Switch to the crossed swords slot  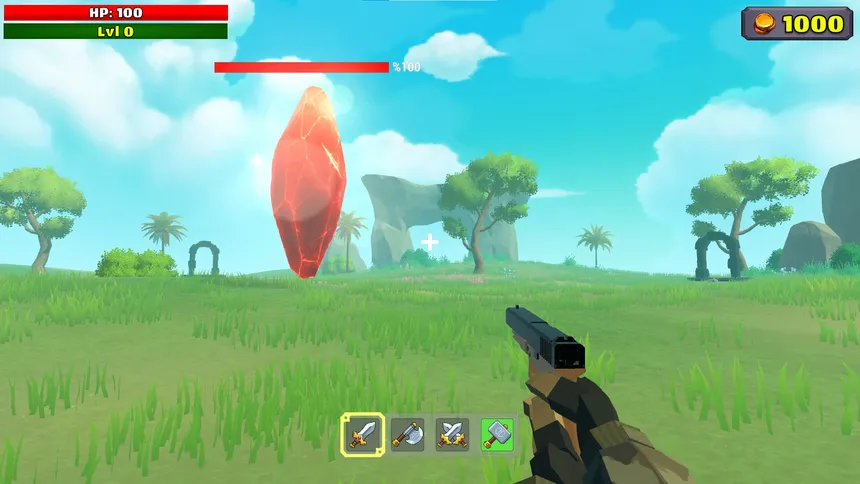tap(452, 434)
